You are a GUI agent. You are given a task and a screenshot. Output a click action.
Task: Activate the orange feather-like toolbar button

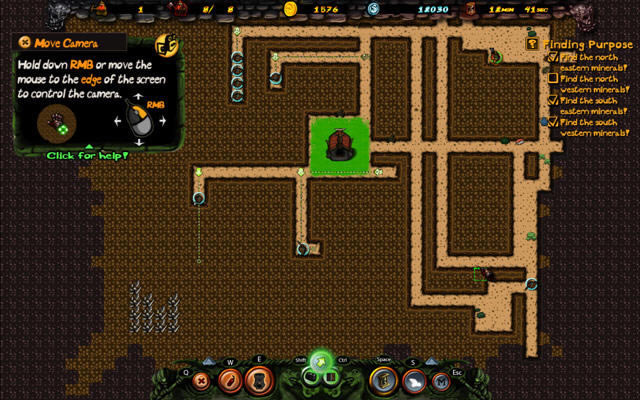click(229, 380)
